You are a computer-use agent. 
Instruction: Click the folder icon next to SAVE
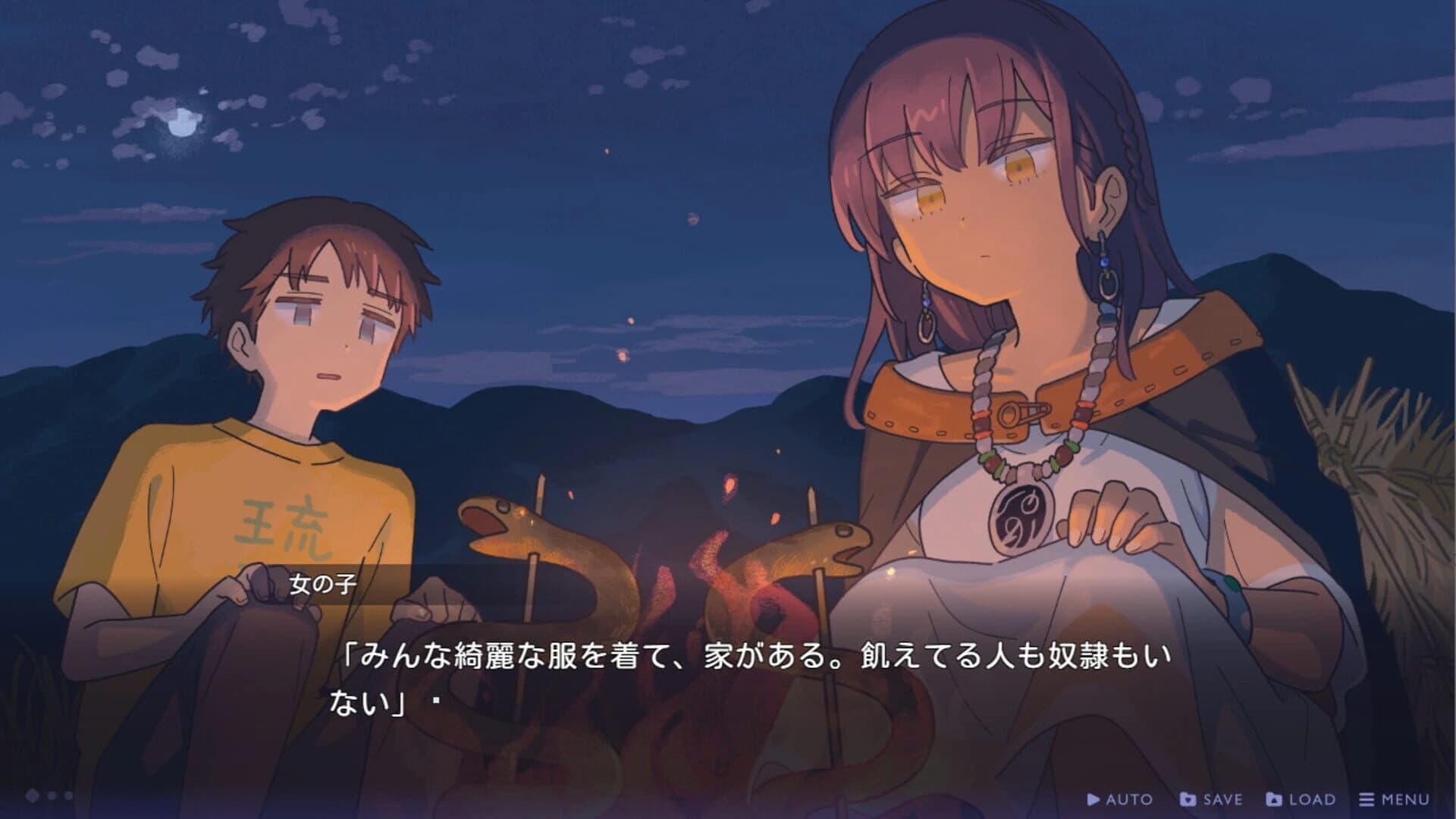pos(1188,799)
